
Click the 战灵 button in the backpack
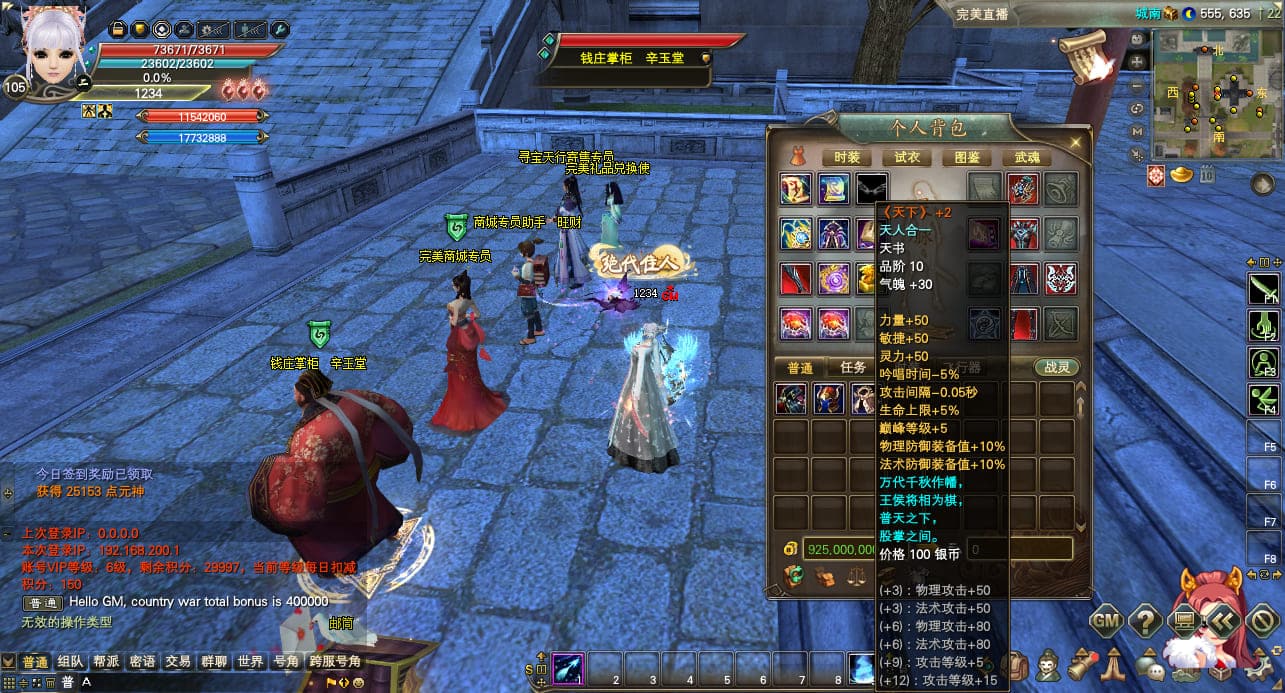click(1056, 367)
